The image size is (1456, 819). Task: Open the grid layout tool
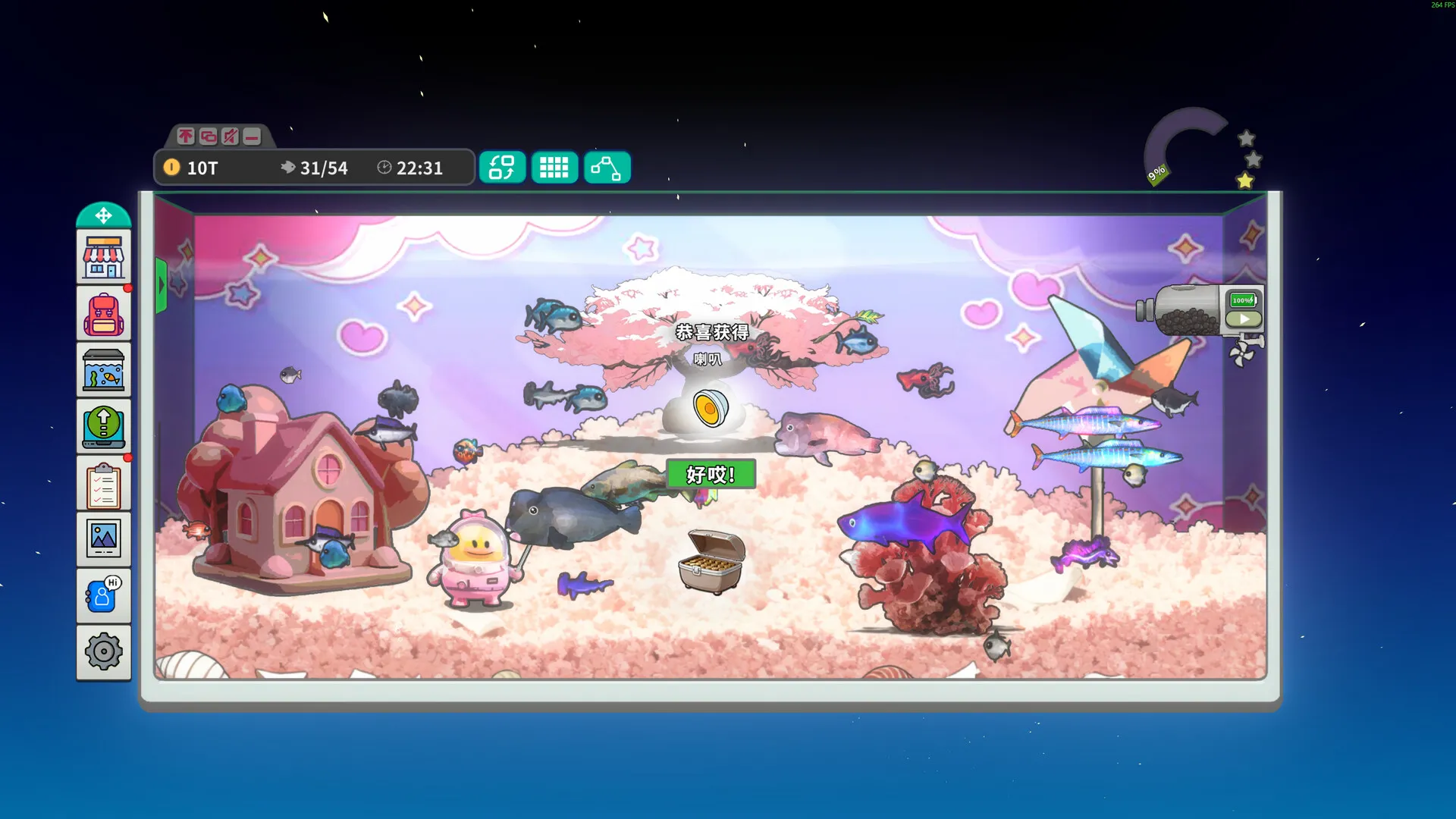(554, 167)
